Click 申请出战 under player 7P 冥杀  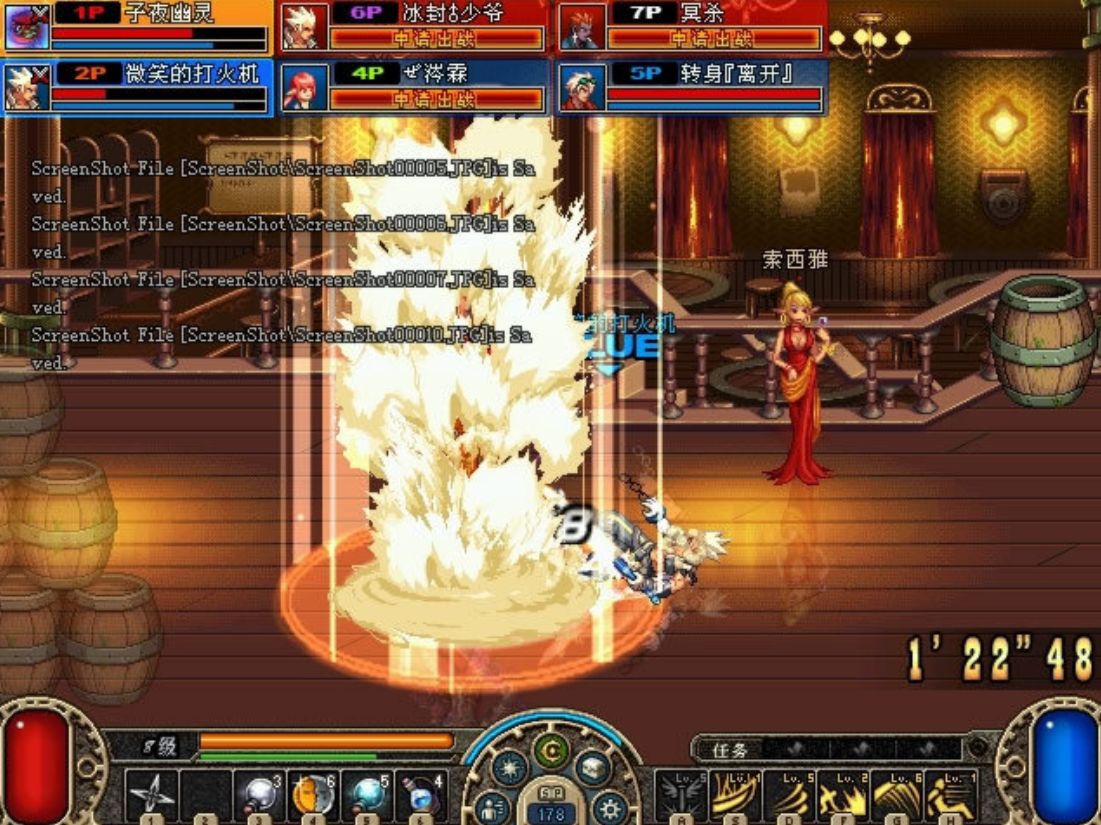pos(714,39)
